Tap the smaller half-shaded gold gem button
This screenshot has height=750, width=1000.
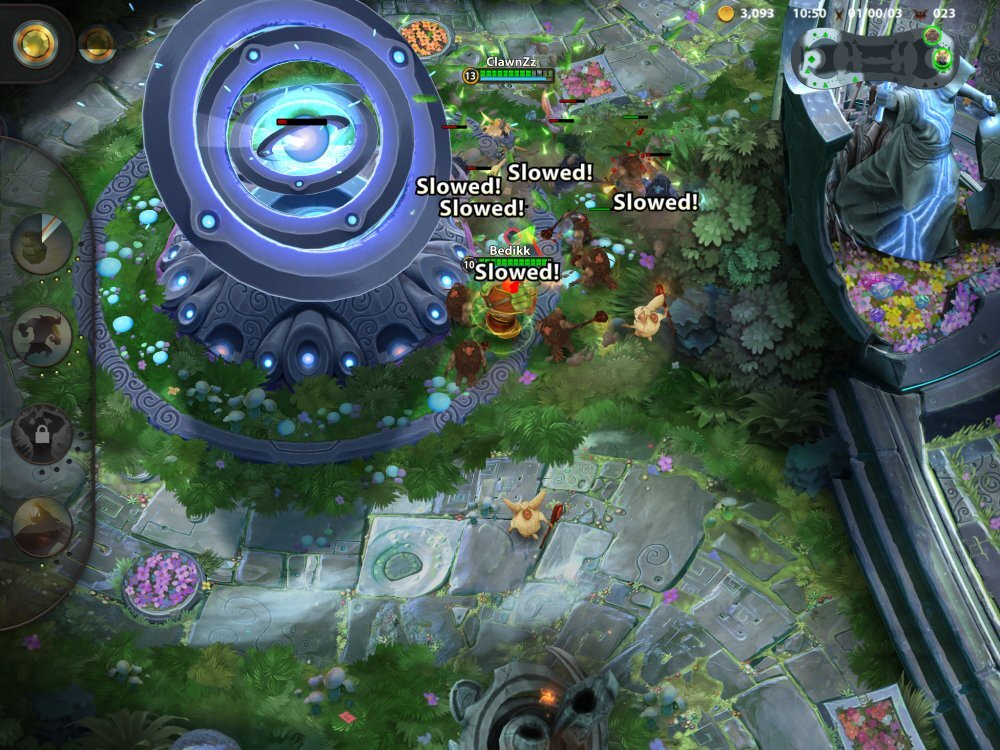[x=97, y=43]
